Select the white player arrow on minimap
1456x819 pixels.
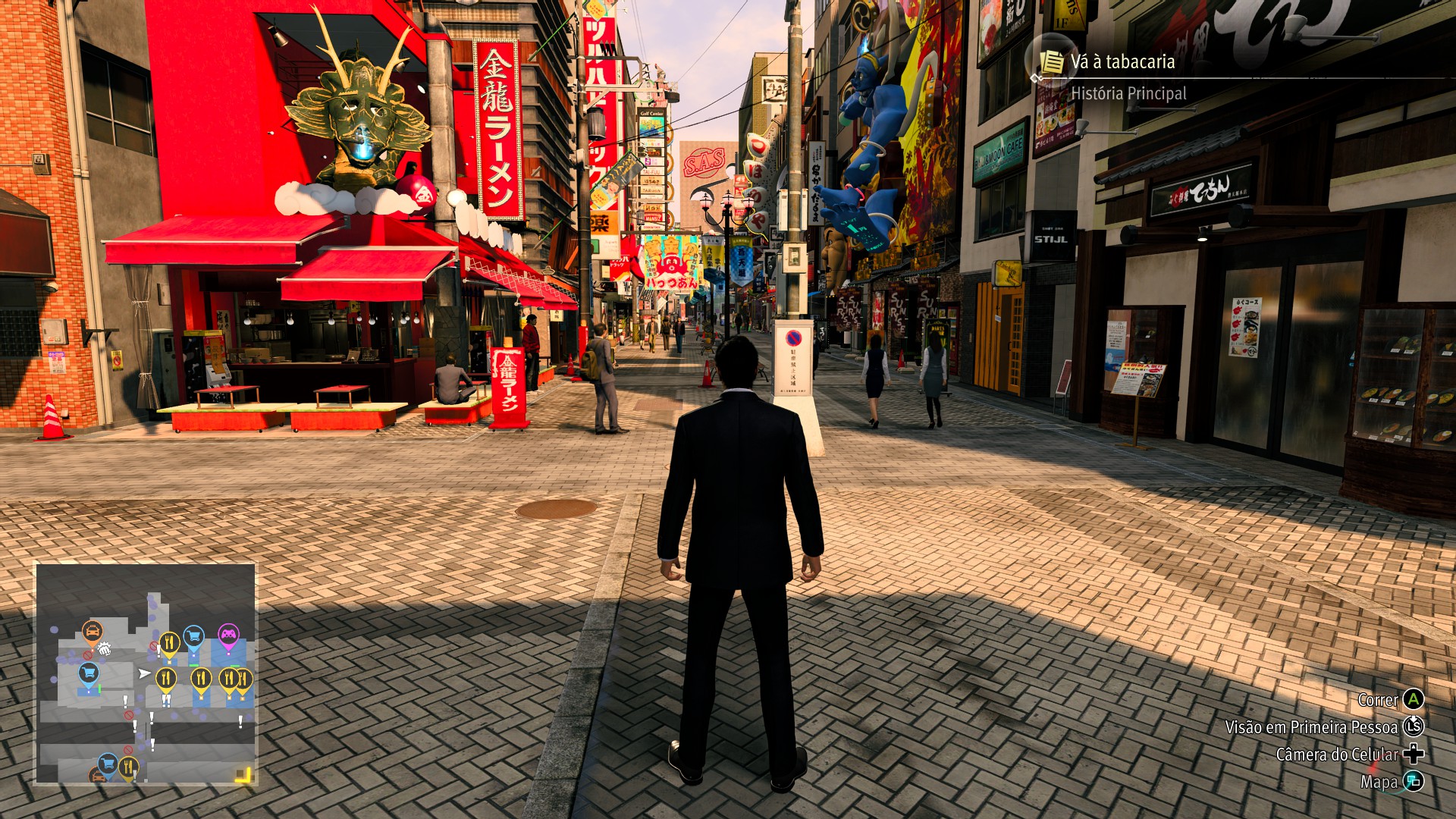pos(143,673)
